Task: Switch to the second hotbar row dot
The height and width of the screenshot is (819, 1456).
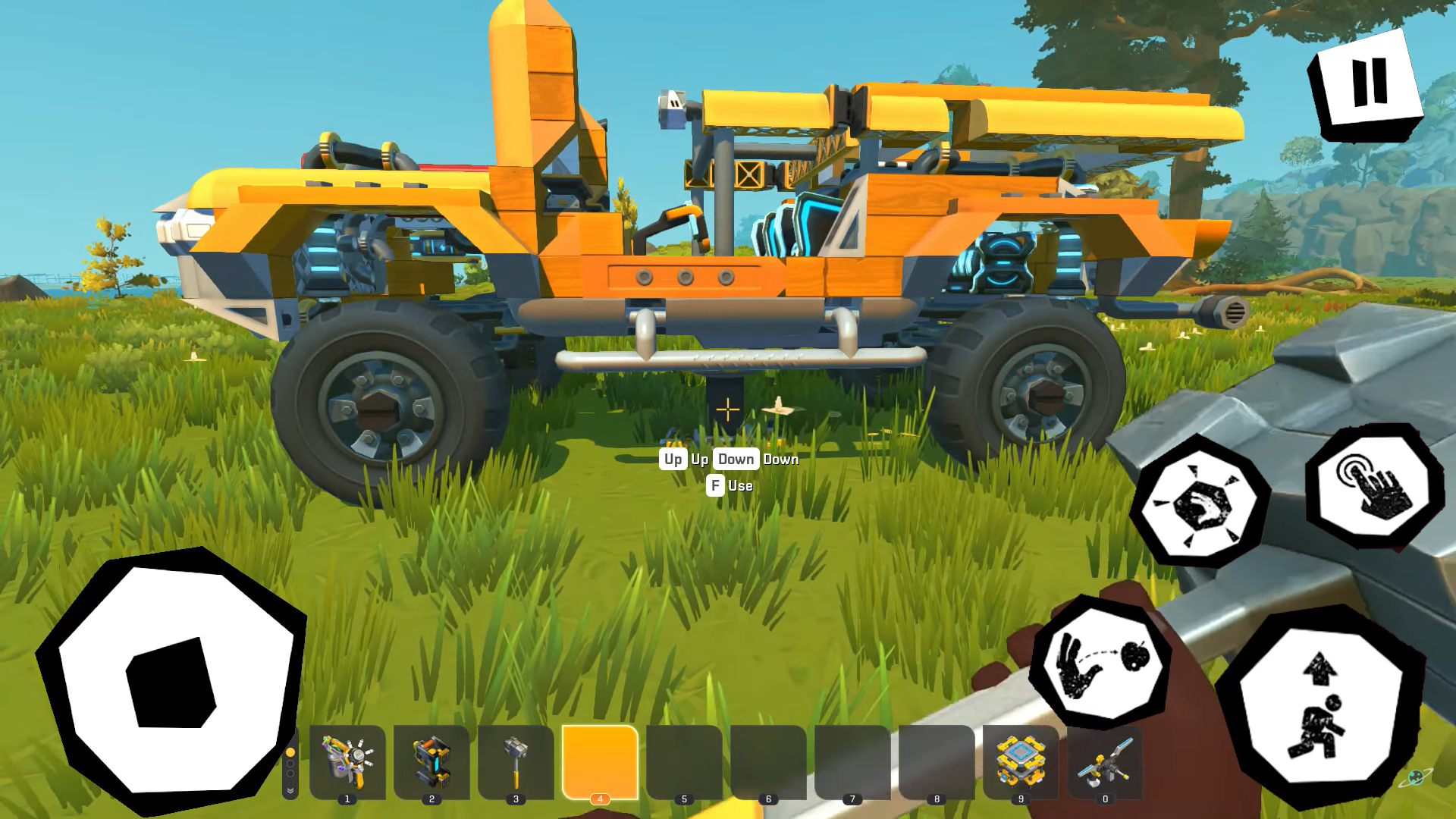Action: coord(290,763)
